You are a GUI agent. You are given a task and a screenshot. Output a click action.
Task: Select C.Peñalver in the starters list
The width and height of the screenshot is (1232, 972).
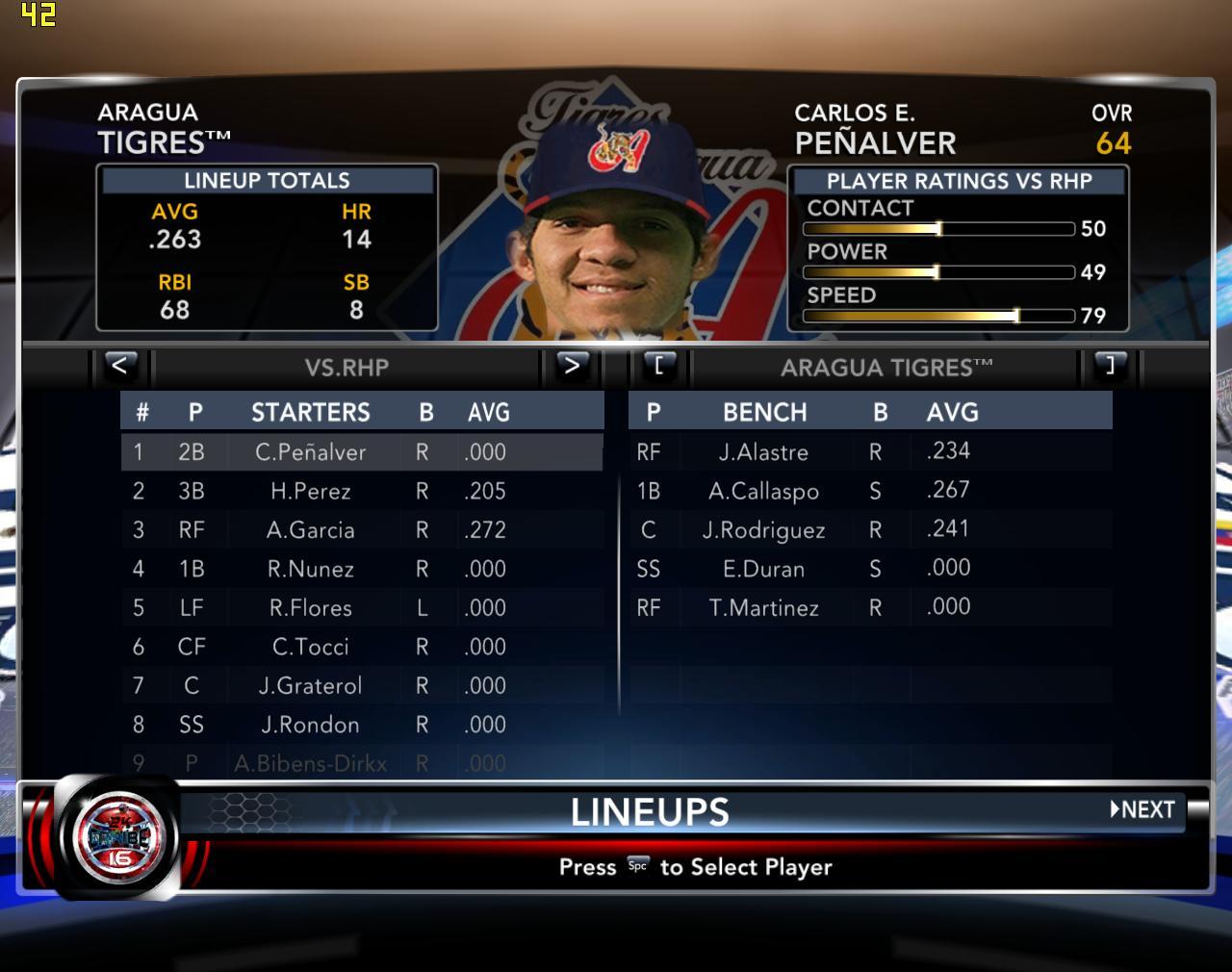click(310, 452)
